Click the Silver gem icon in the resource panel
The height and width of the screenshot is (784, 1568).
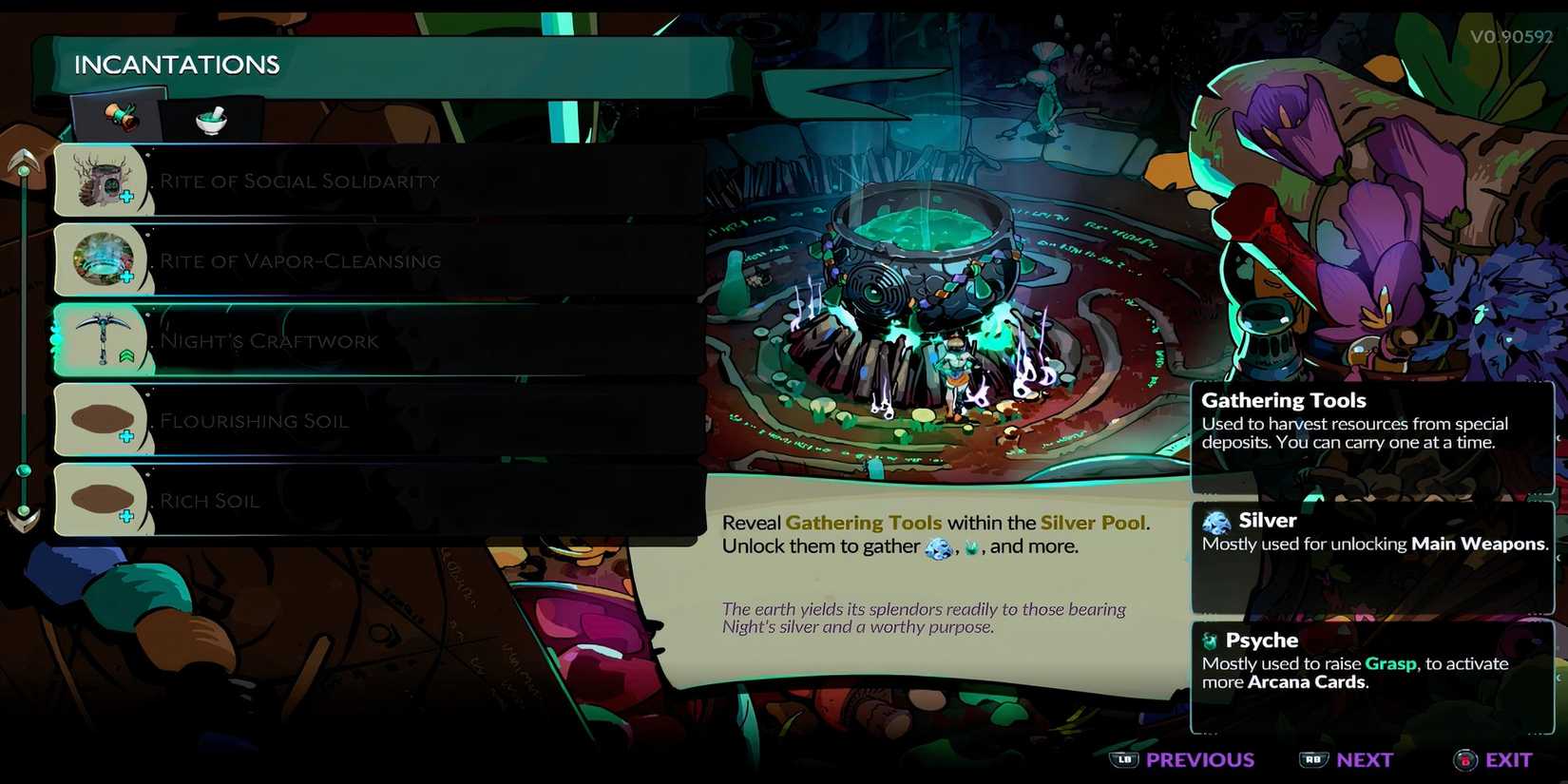click(1217, 521)
